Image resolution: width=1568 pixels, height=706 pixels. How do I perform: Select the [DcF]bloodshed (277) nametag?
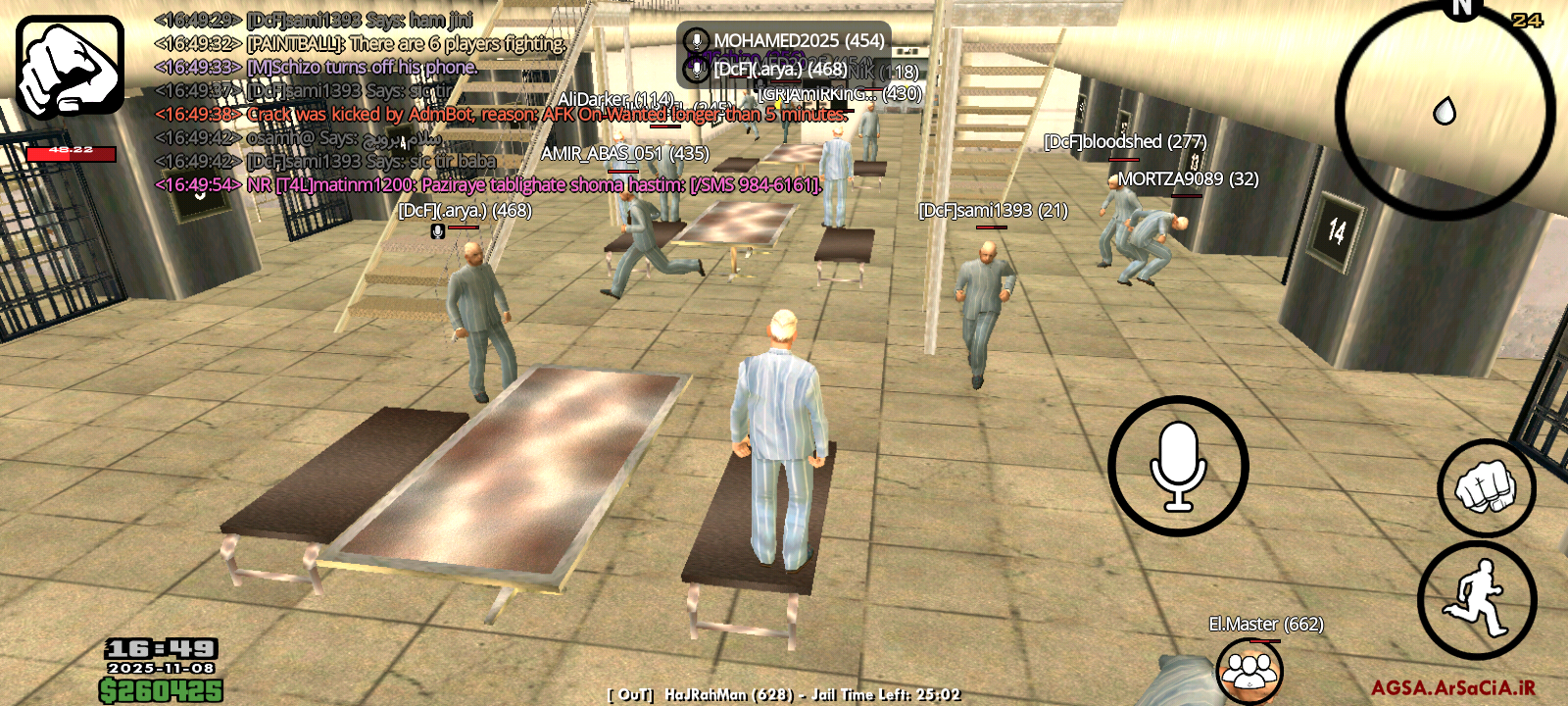[x=1126, y=141]
